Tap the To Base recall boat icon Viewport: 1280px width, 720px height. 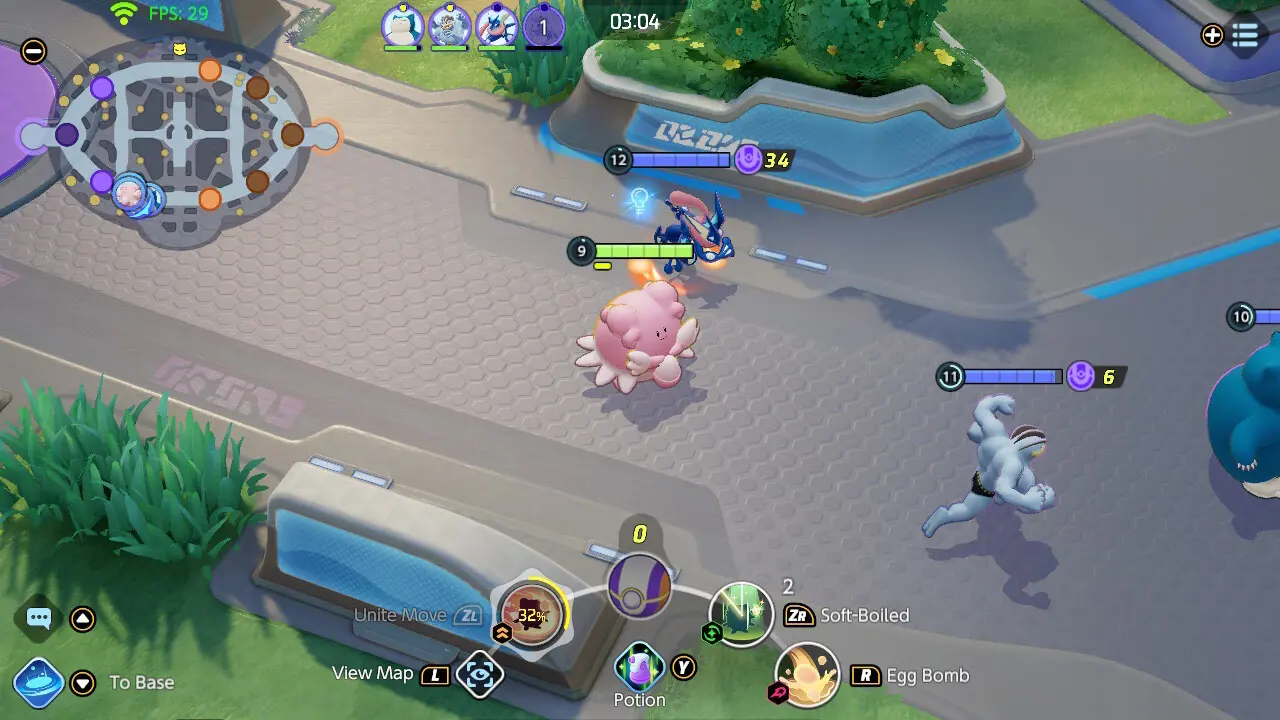(38, 682)
